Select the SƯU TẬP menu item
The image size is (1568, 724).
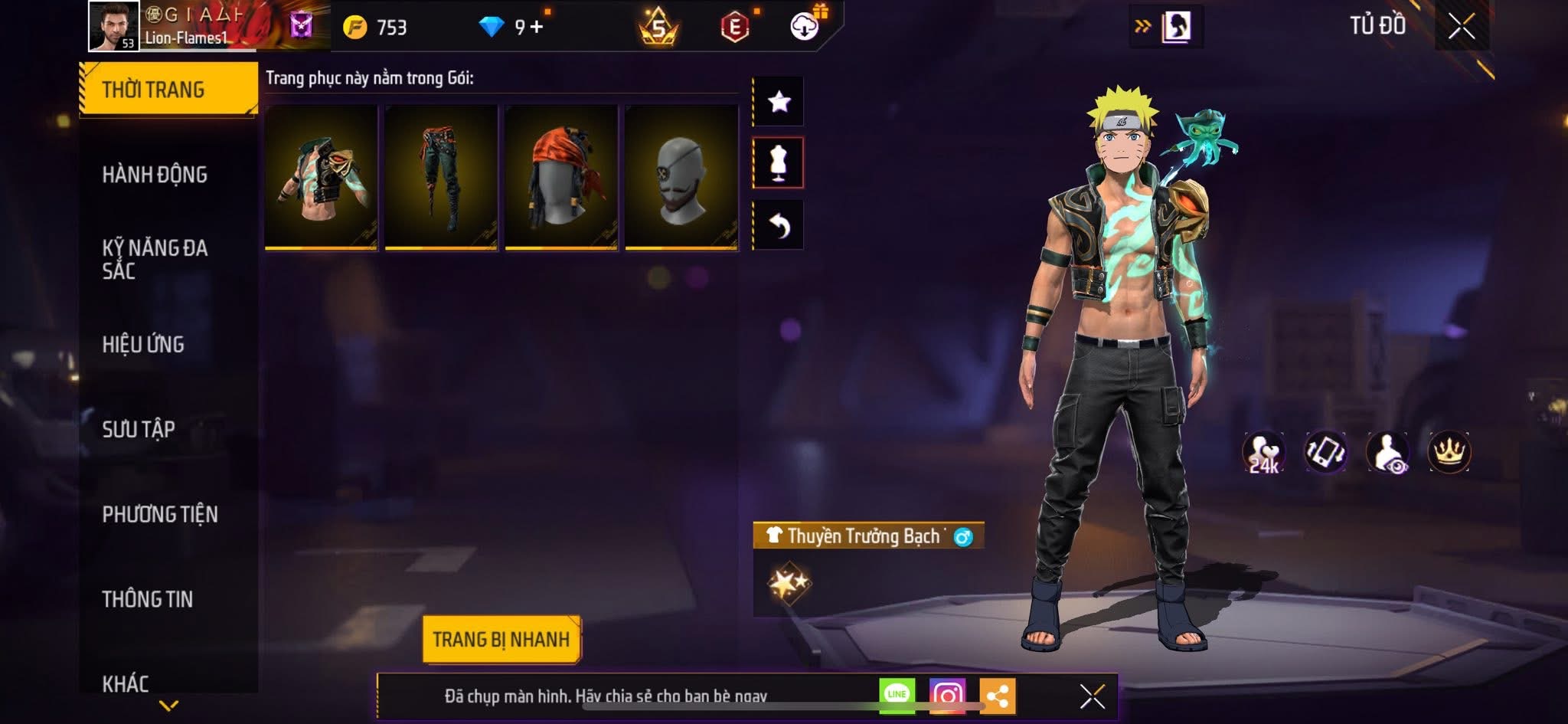139,431
